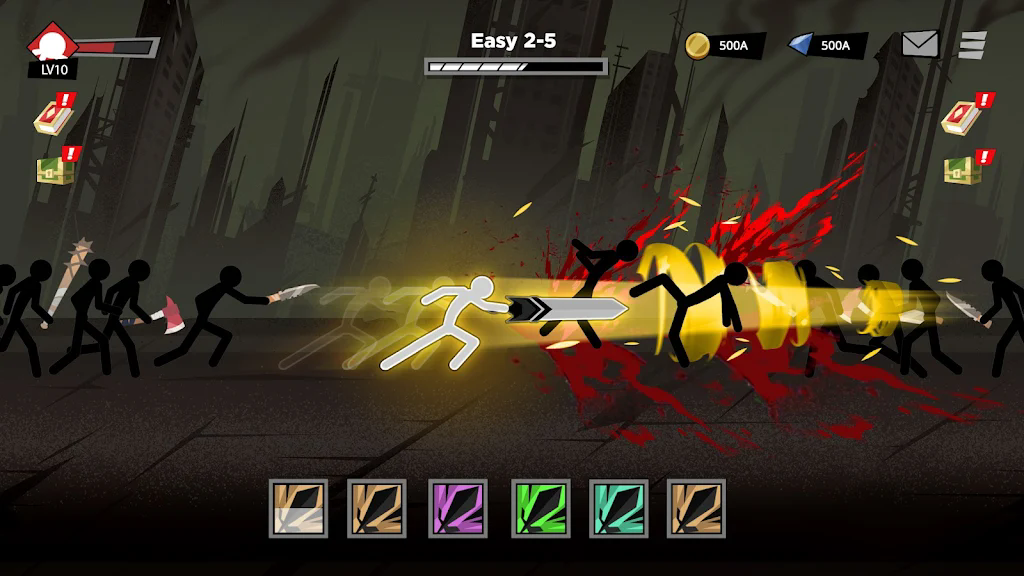Open the red book under the level badge

point(52,116)
